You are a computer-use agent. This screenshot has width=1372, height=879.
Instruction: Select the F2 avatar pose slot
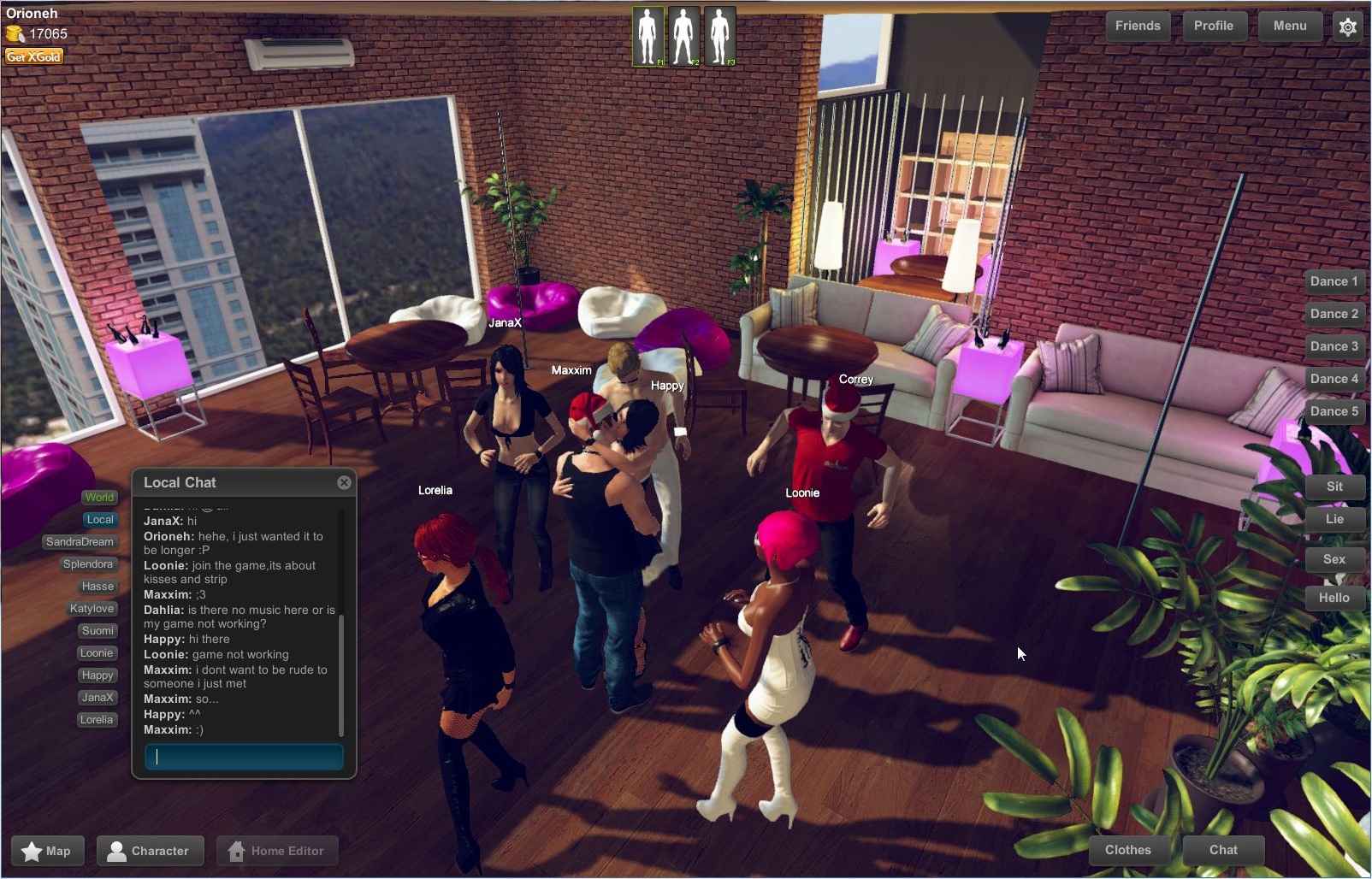tap(683, 36)
